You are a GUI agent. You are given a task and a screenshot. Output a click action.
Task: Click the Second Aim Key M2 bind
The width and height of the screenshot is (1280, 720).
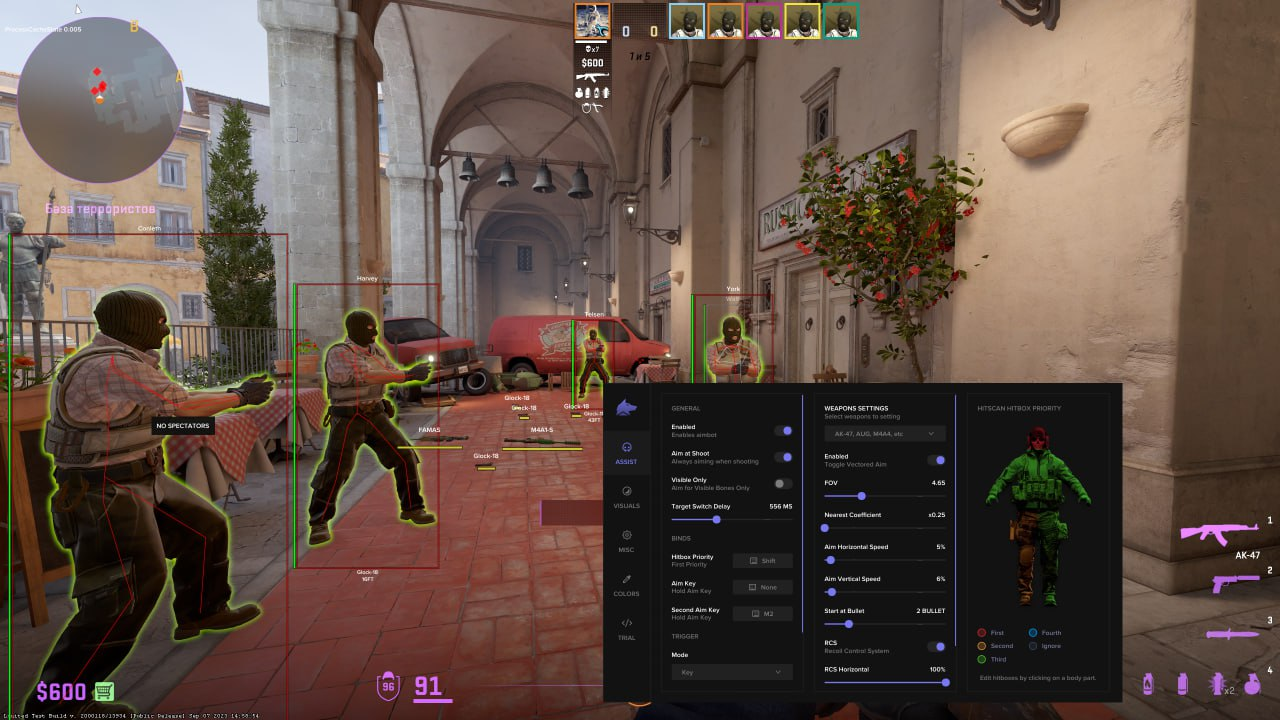tap(763, 613)
